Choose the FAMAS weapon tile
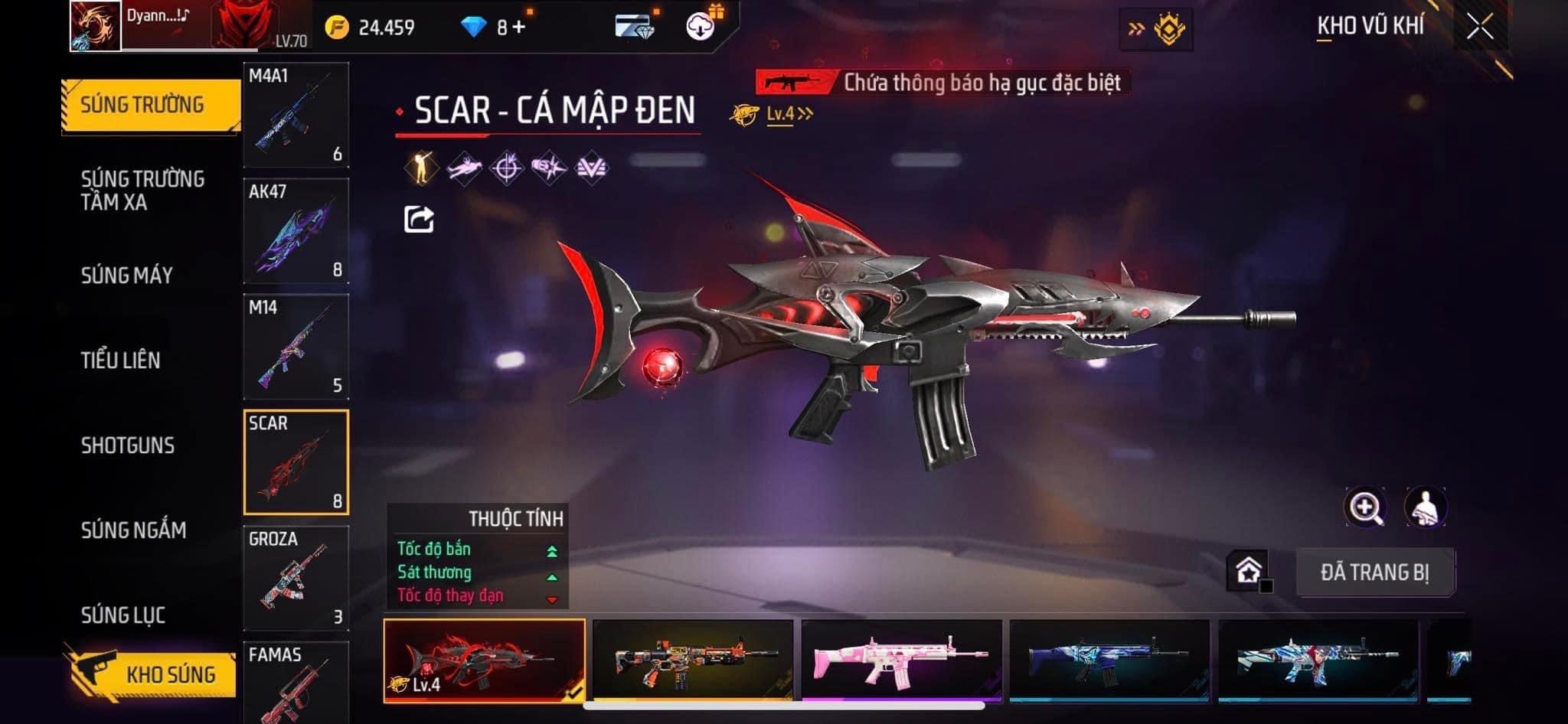Viewport: 1568px width, 724px height. [296, 683]
